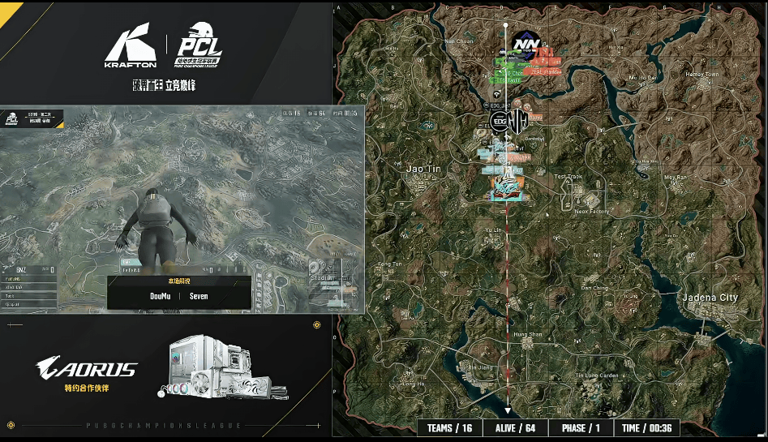This screenshot has height=442, width=768.
Task: Select the Jadena City label on the map
Action: pos(708,297)
